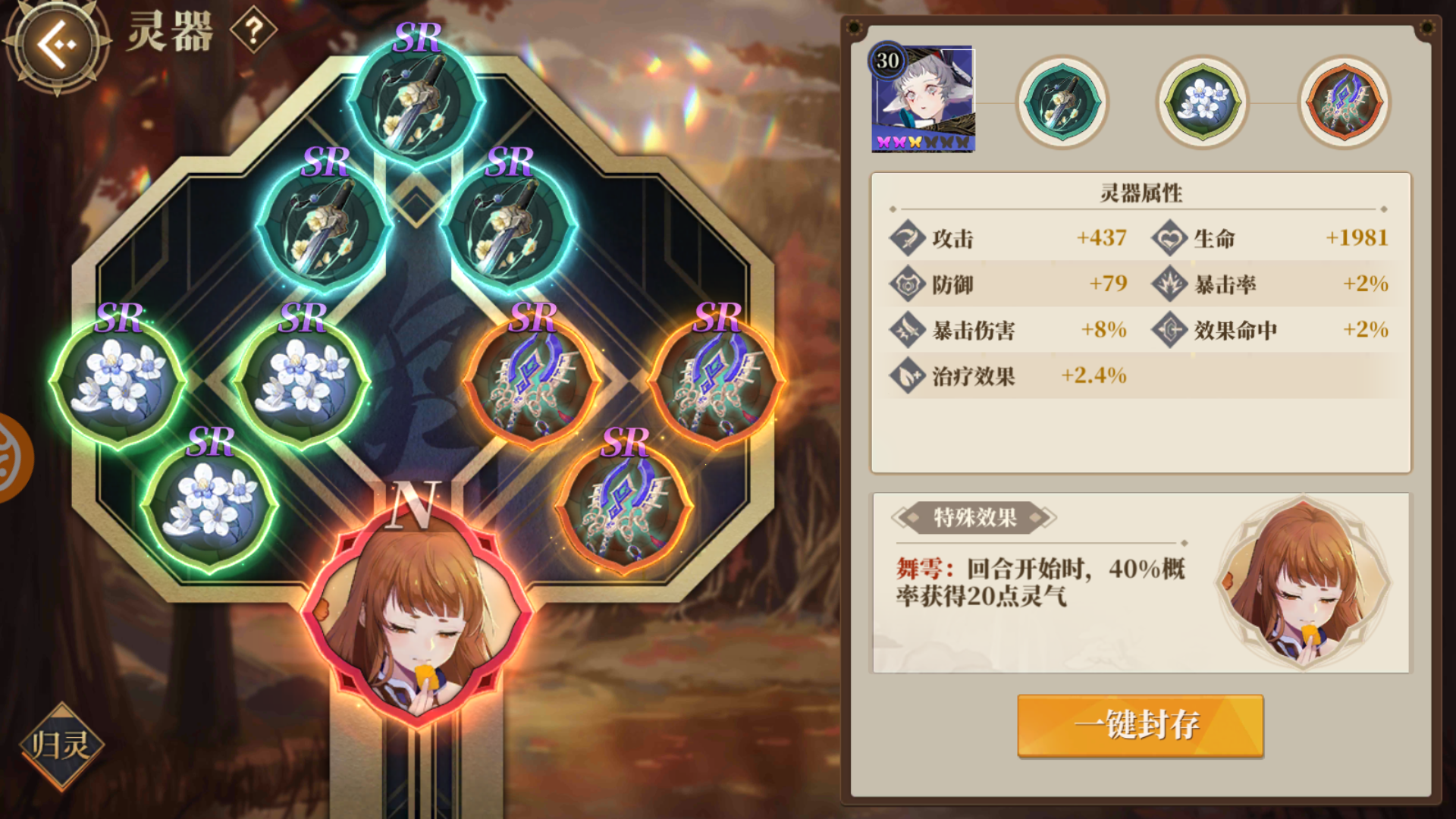Click the 生命 health stat icon
This screenshot has height=819, width=1456.
point(1169,238)
